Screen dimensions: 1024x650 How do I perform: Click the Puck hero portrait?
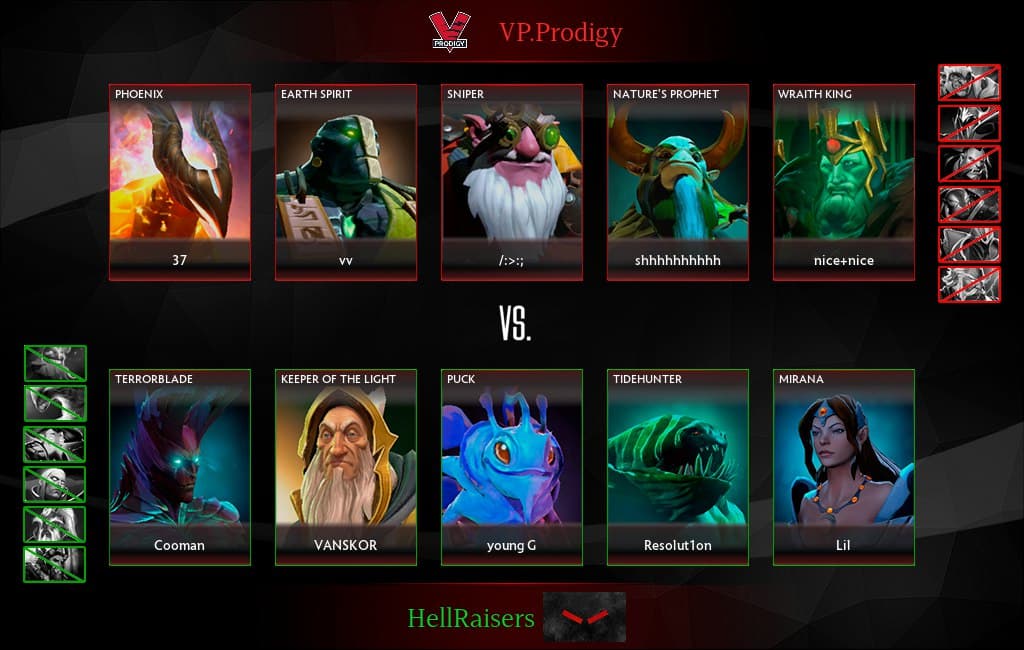[512, 457]
